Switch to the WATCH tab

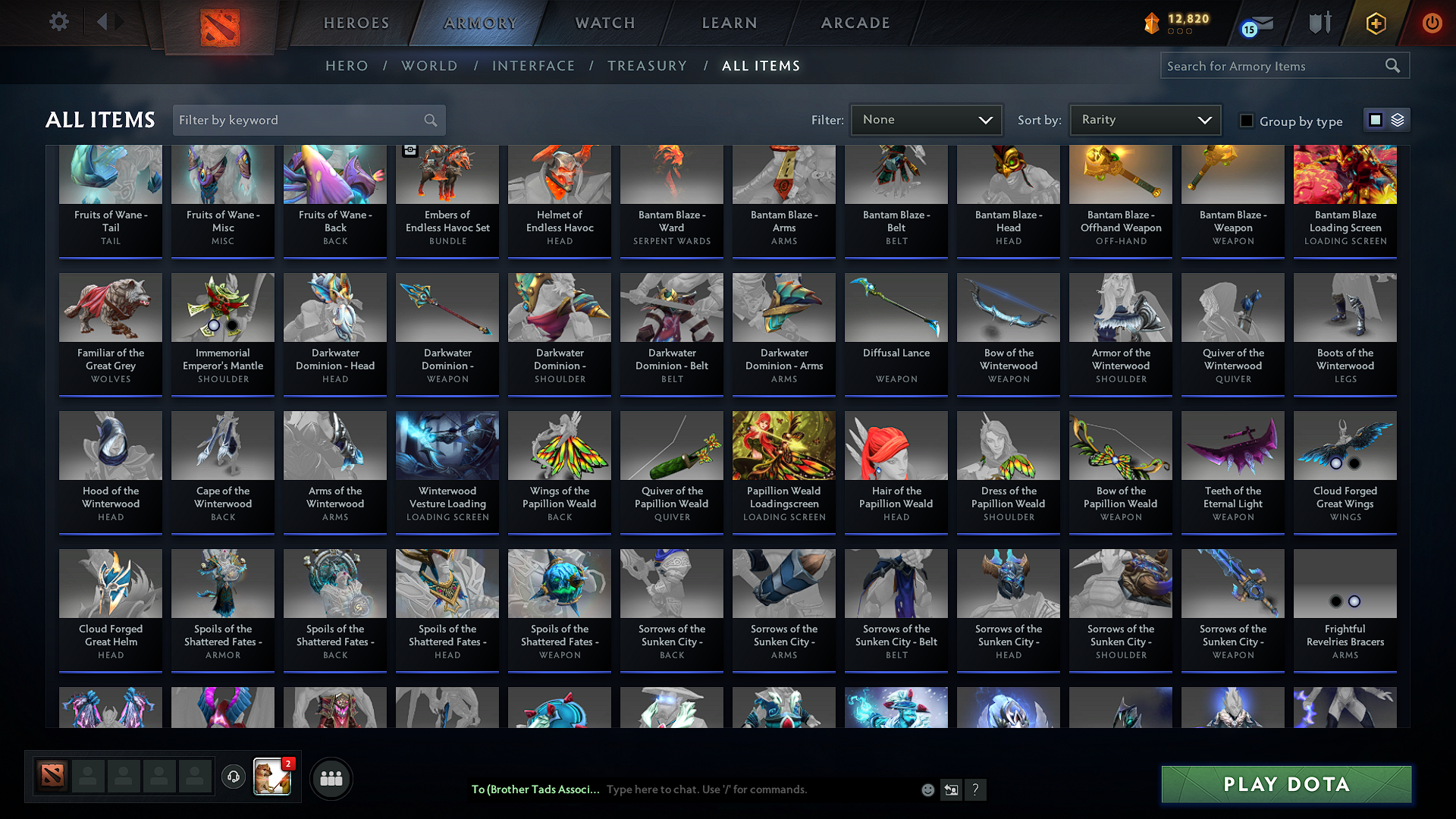[x=604, y=23]
